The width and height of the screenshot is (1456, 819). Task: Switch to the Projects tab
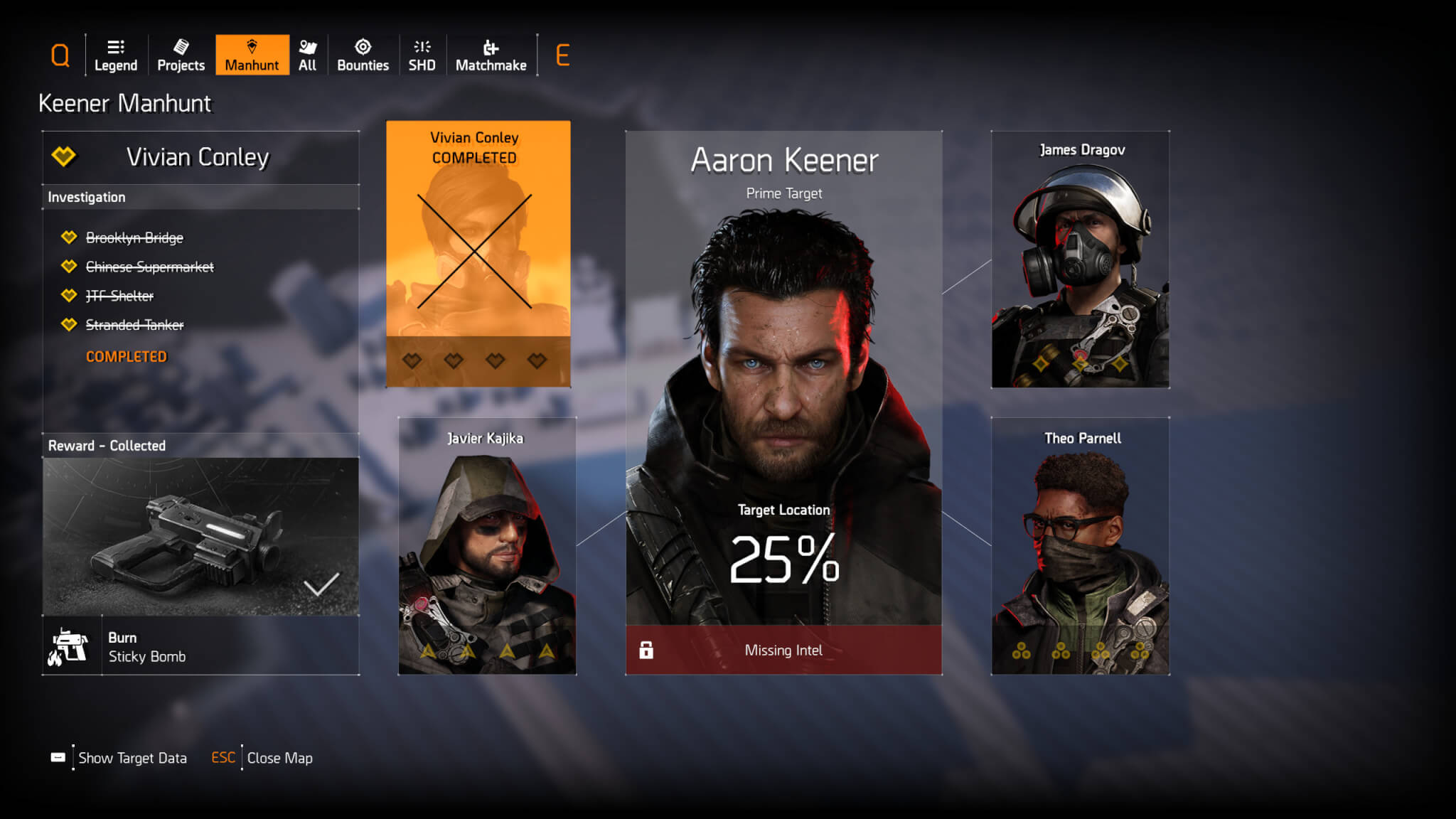181,55
